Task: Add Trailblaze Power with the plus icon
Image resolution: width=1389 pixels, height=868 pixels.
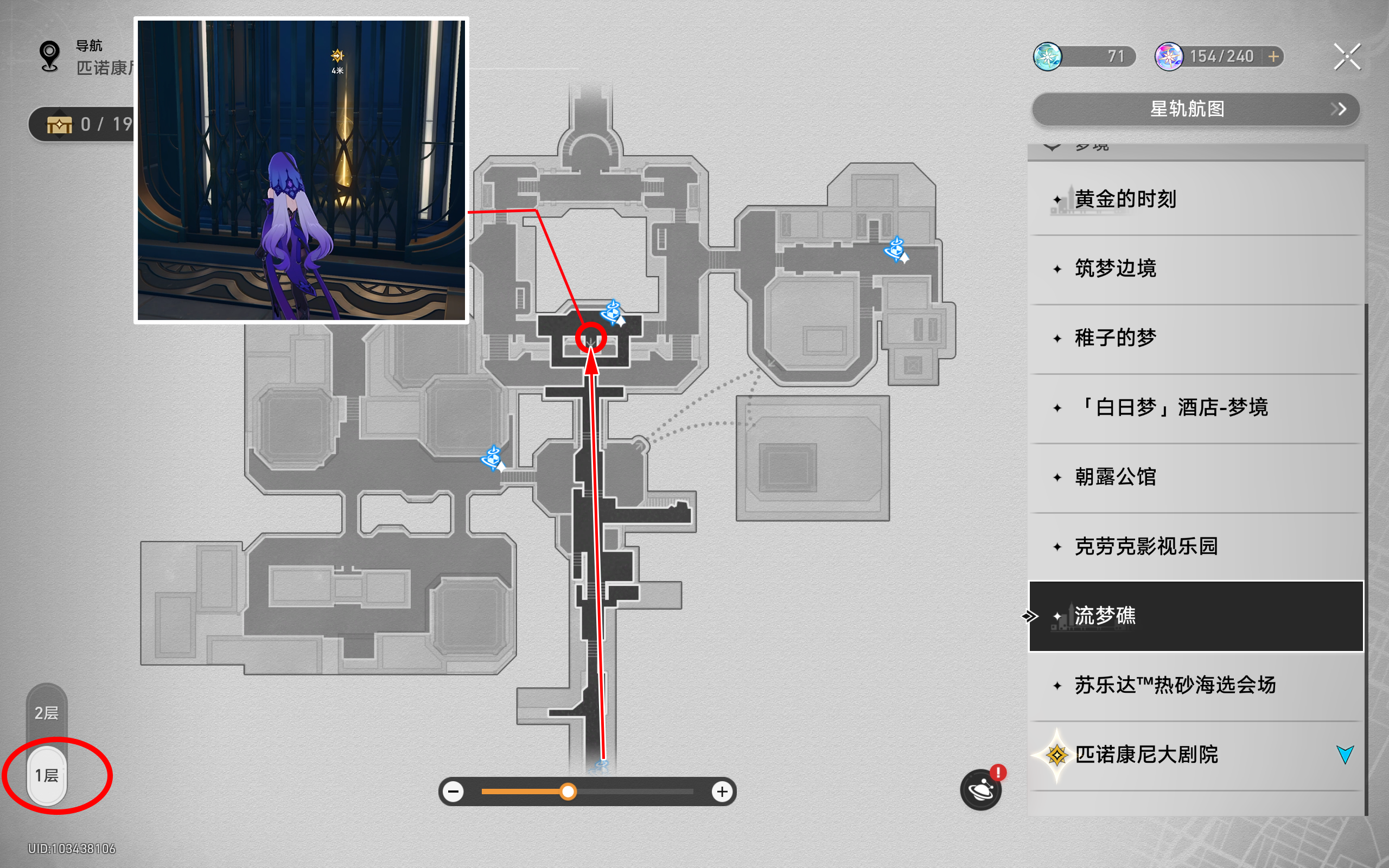Action: click(1273, 57)
